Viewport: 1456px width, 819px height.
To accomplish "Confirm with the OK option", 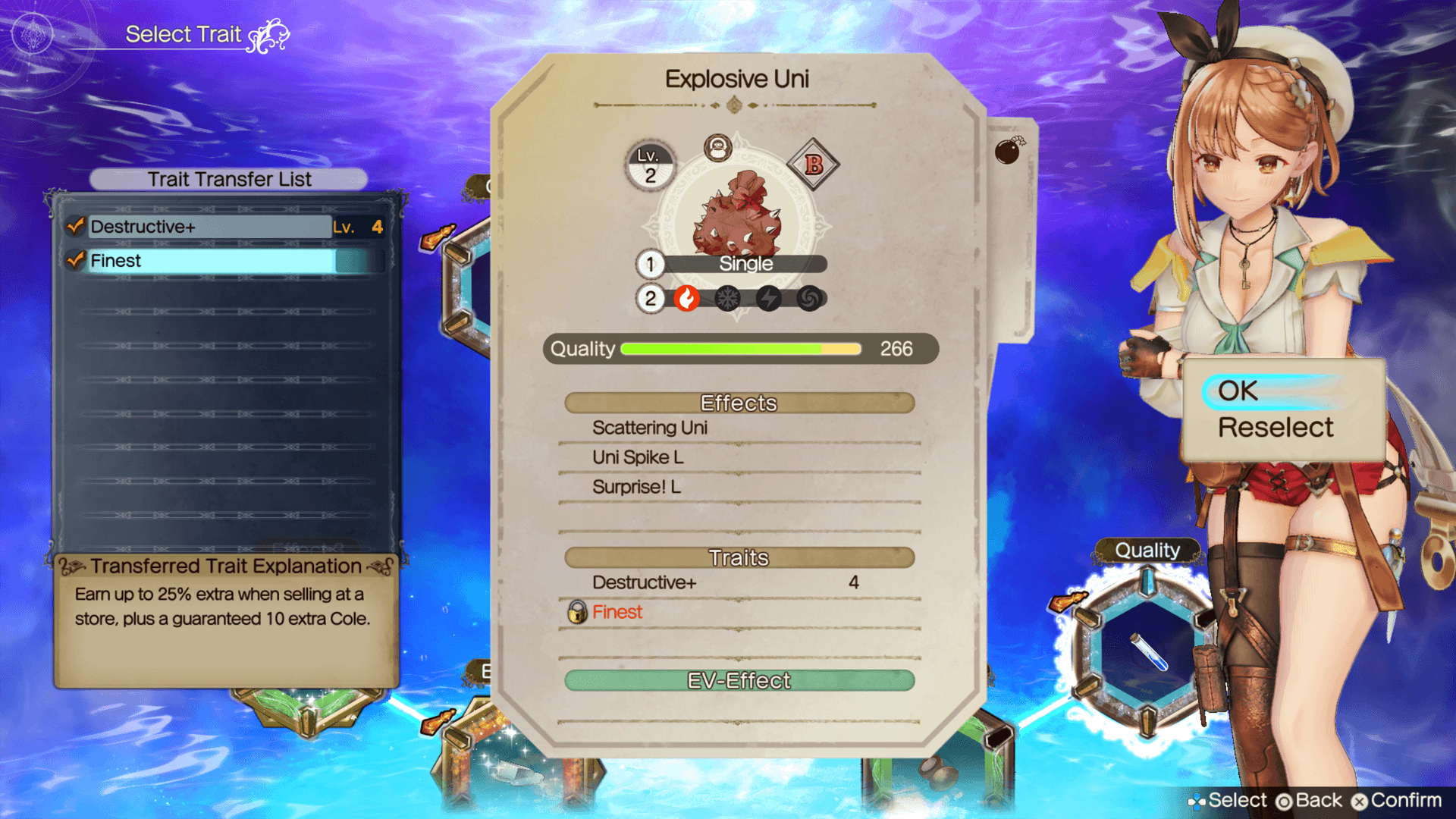I will [1238, 391].
